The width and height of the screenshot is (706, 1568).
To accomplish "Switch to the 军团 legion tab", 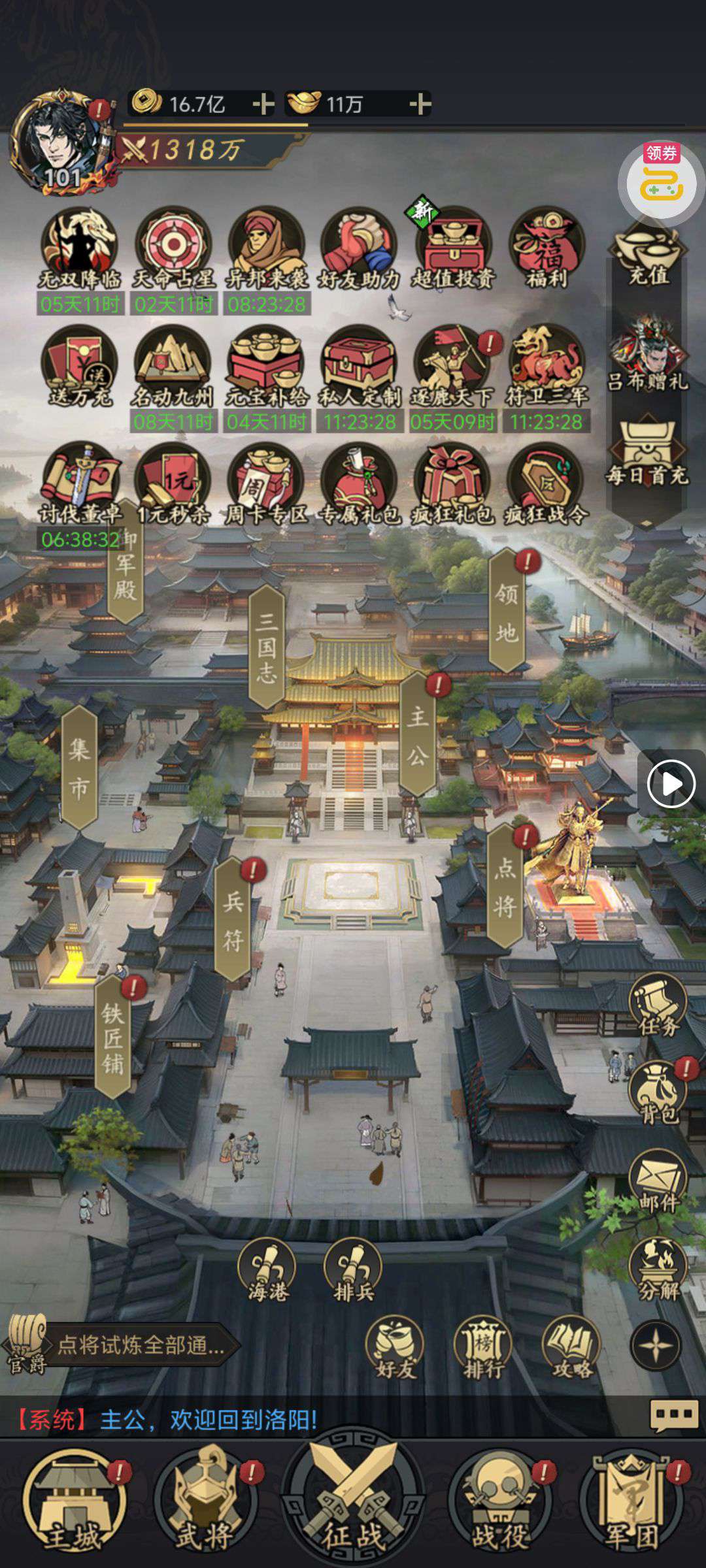I will click(x=631, y=1501).
